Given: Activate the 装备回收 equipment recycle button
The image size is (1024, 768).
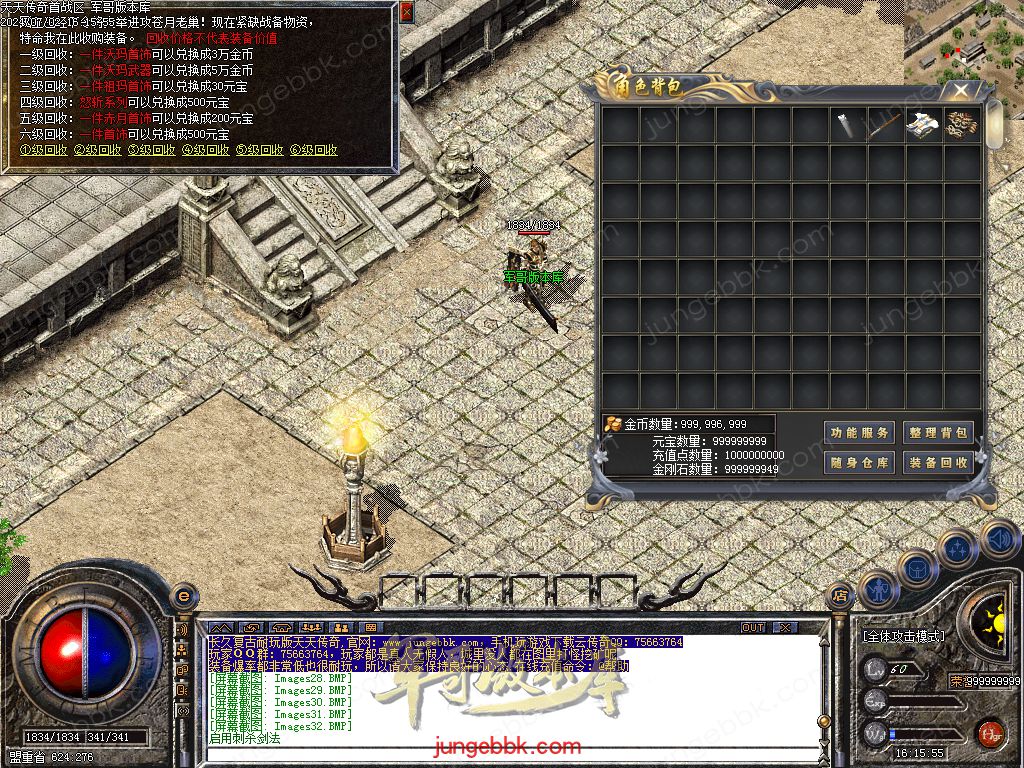Looking at the screenshot, I should (x=937, y=463).
